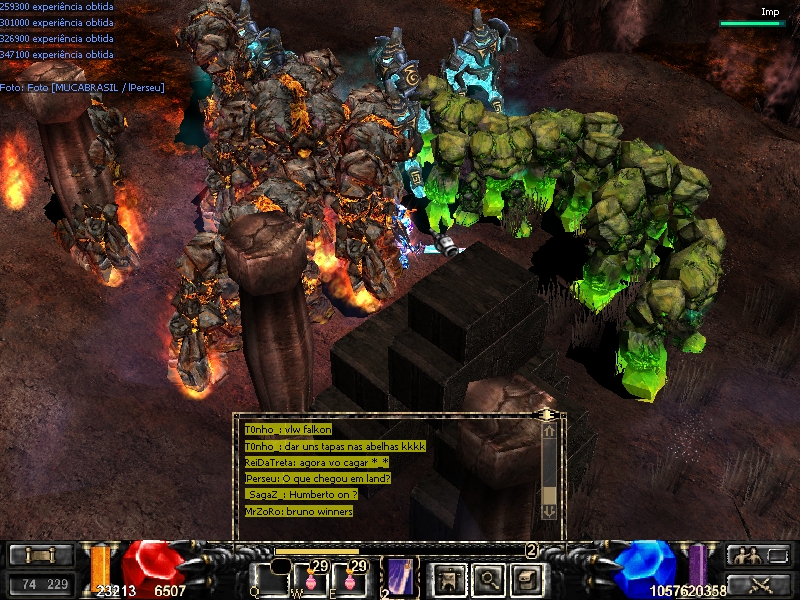Screen dimensions: 800x600
Task: Open the party window button
Action: tap(757, 555)
